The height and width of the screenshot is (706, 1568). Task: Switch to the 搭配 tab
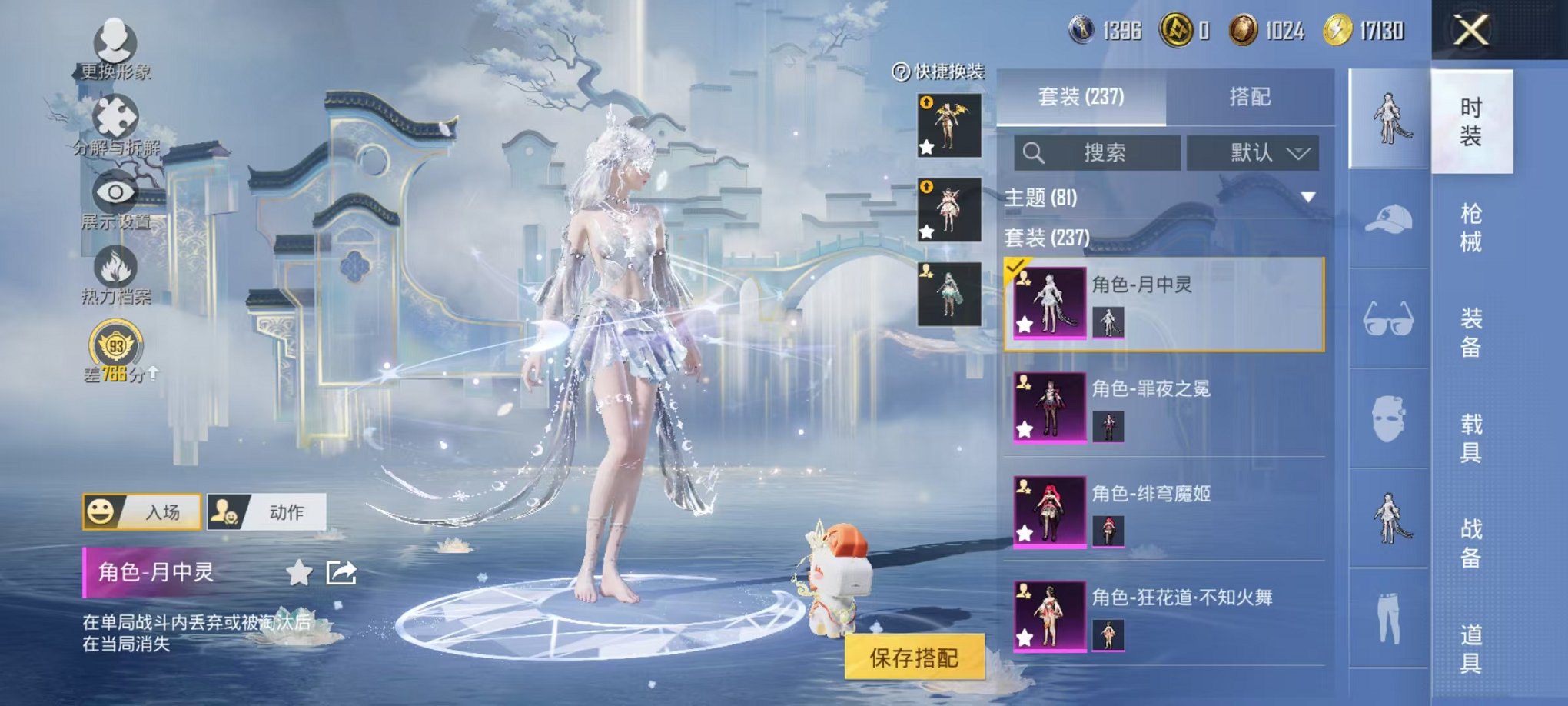[x=1249, y=97]
